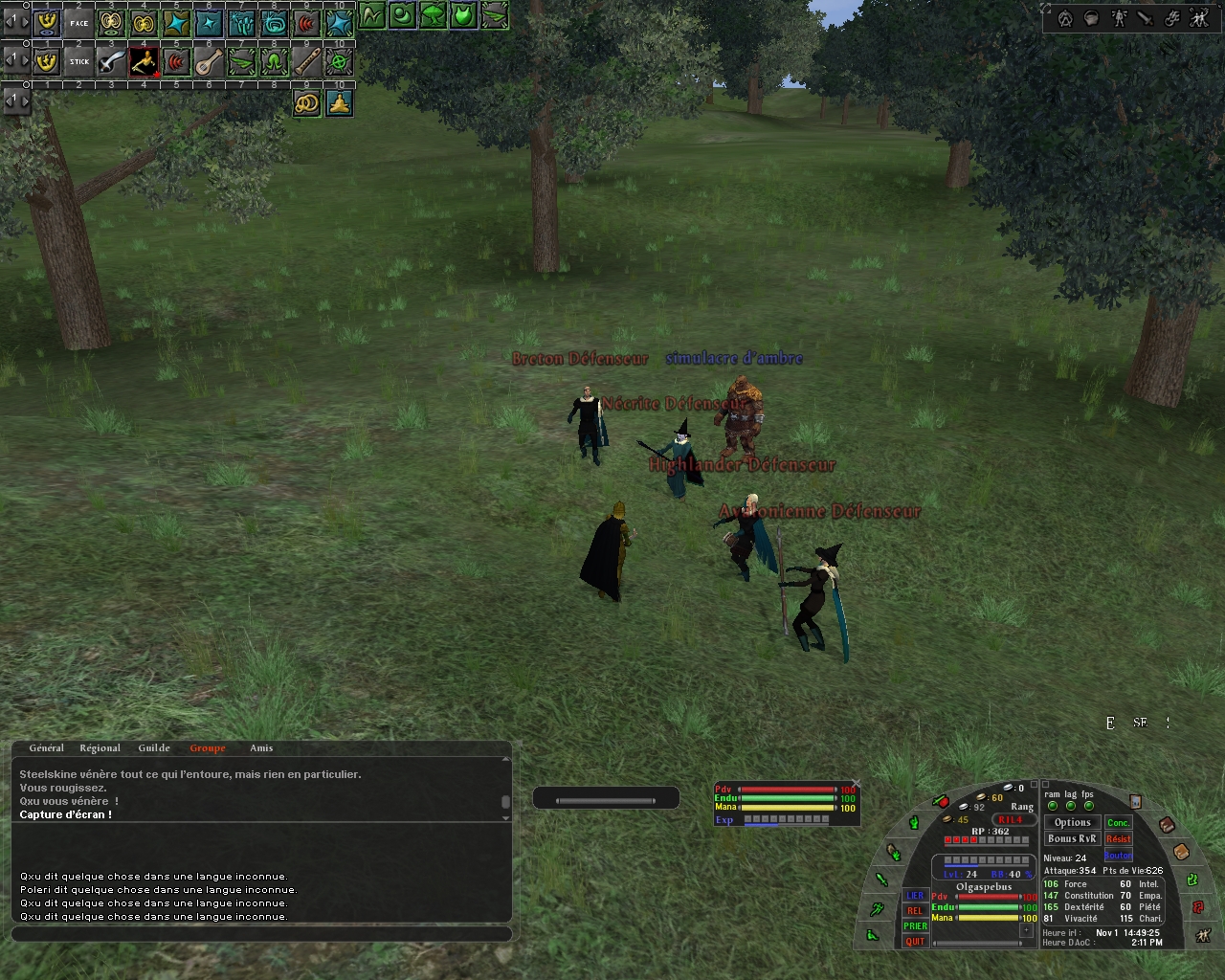The height and width of the screenshot is (980, 1225).
Task: Show the Amis chat tab
Action: click(x=261, y=748)
